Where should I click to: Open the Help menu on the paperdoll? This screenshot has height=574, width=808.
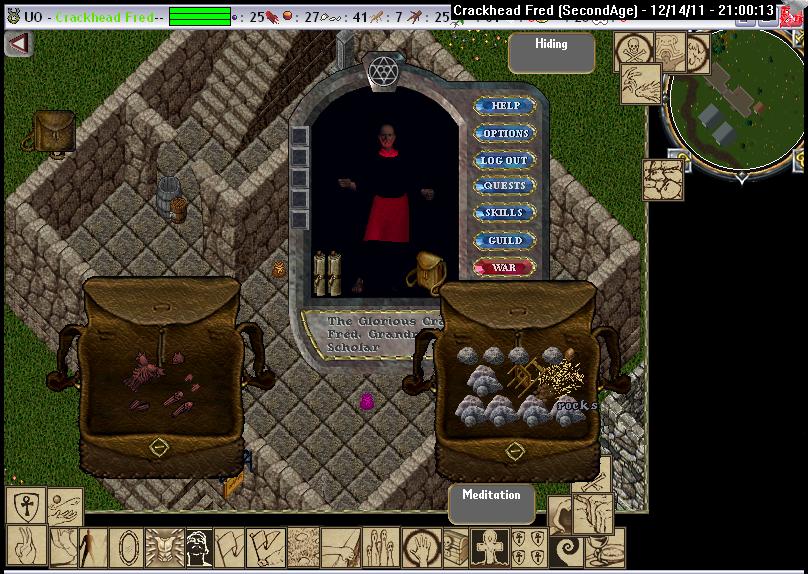tap(504, 106)
